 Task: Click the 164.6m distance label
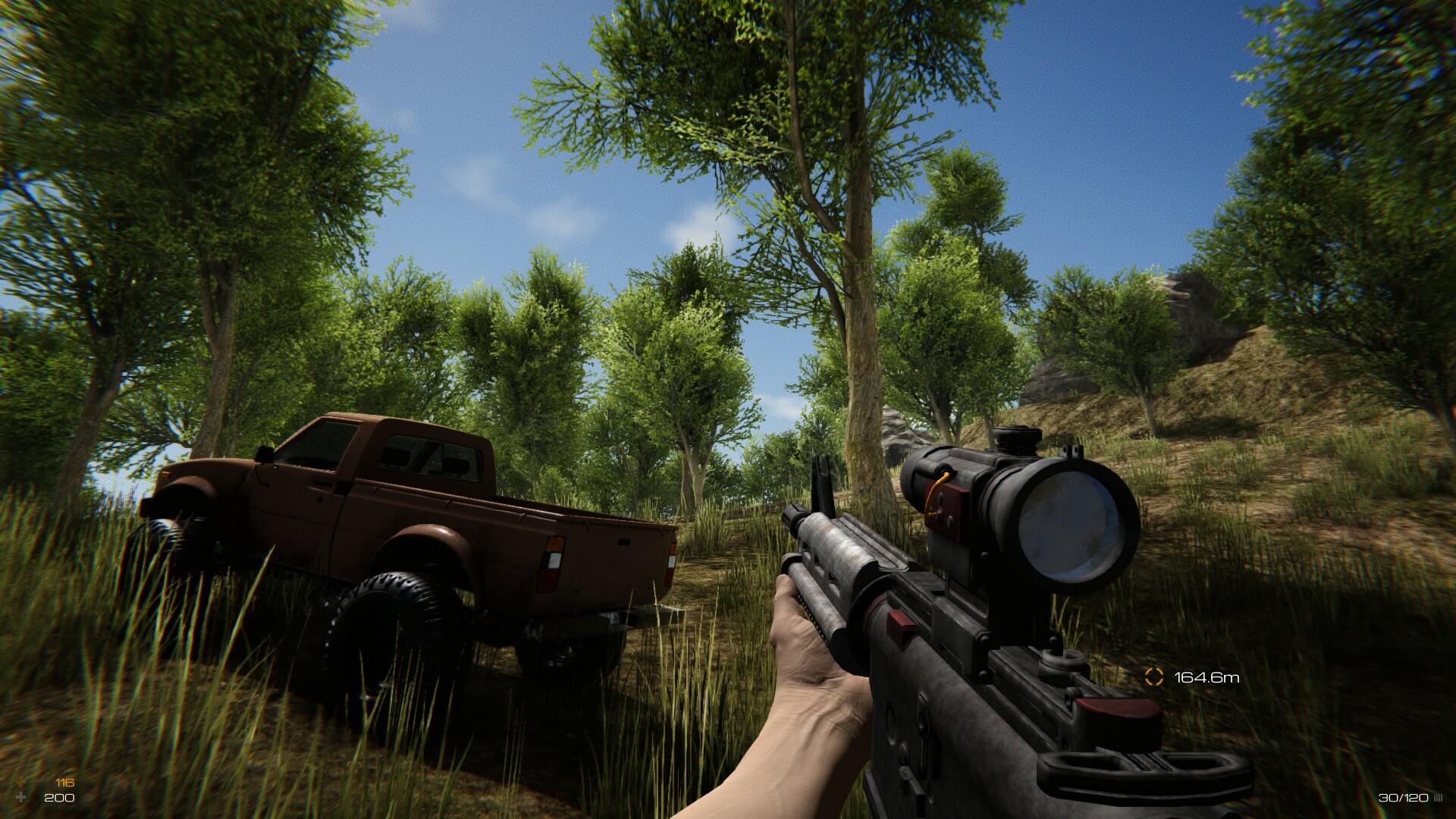[1206, 676]
